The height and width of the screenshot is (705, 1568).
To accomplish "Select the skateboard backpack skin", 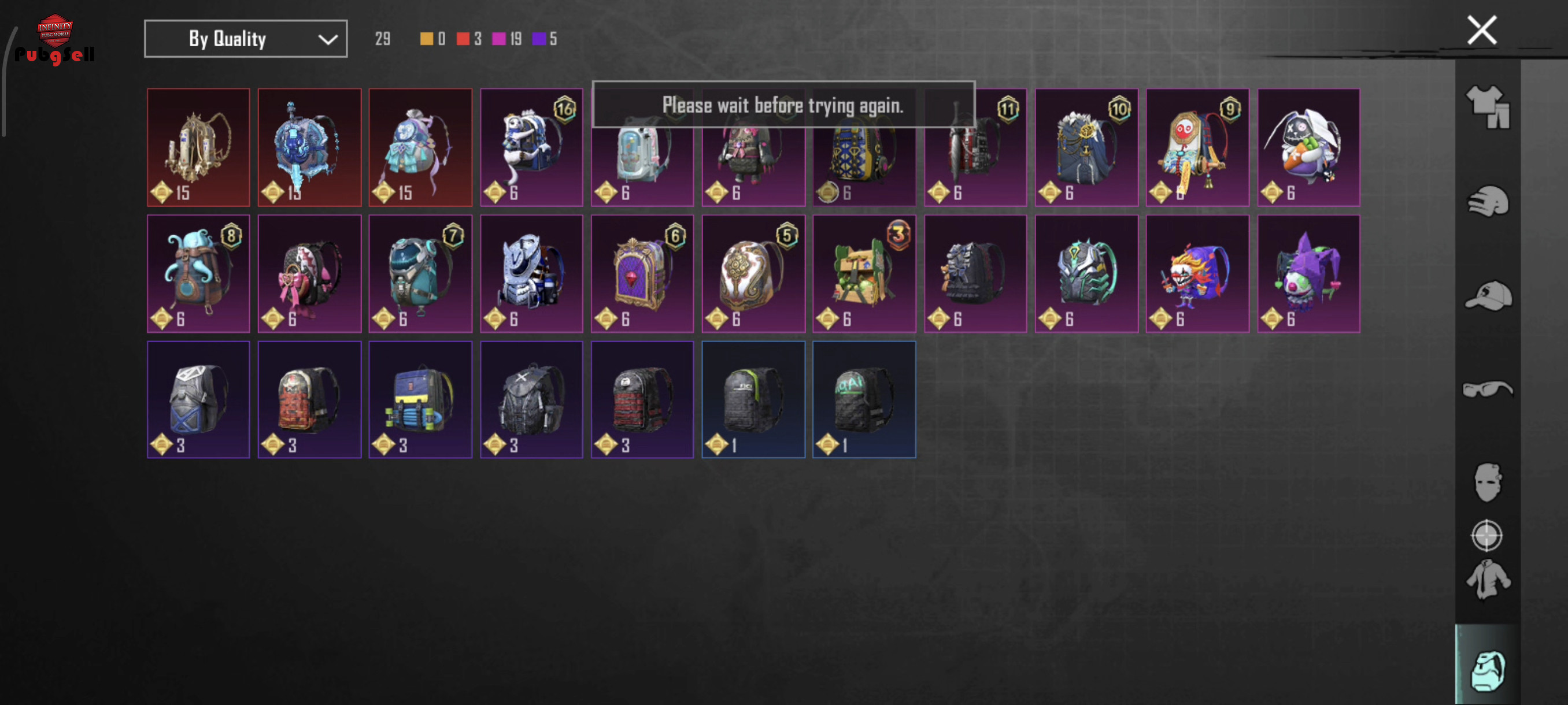I will click(420, 399).
